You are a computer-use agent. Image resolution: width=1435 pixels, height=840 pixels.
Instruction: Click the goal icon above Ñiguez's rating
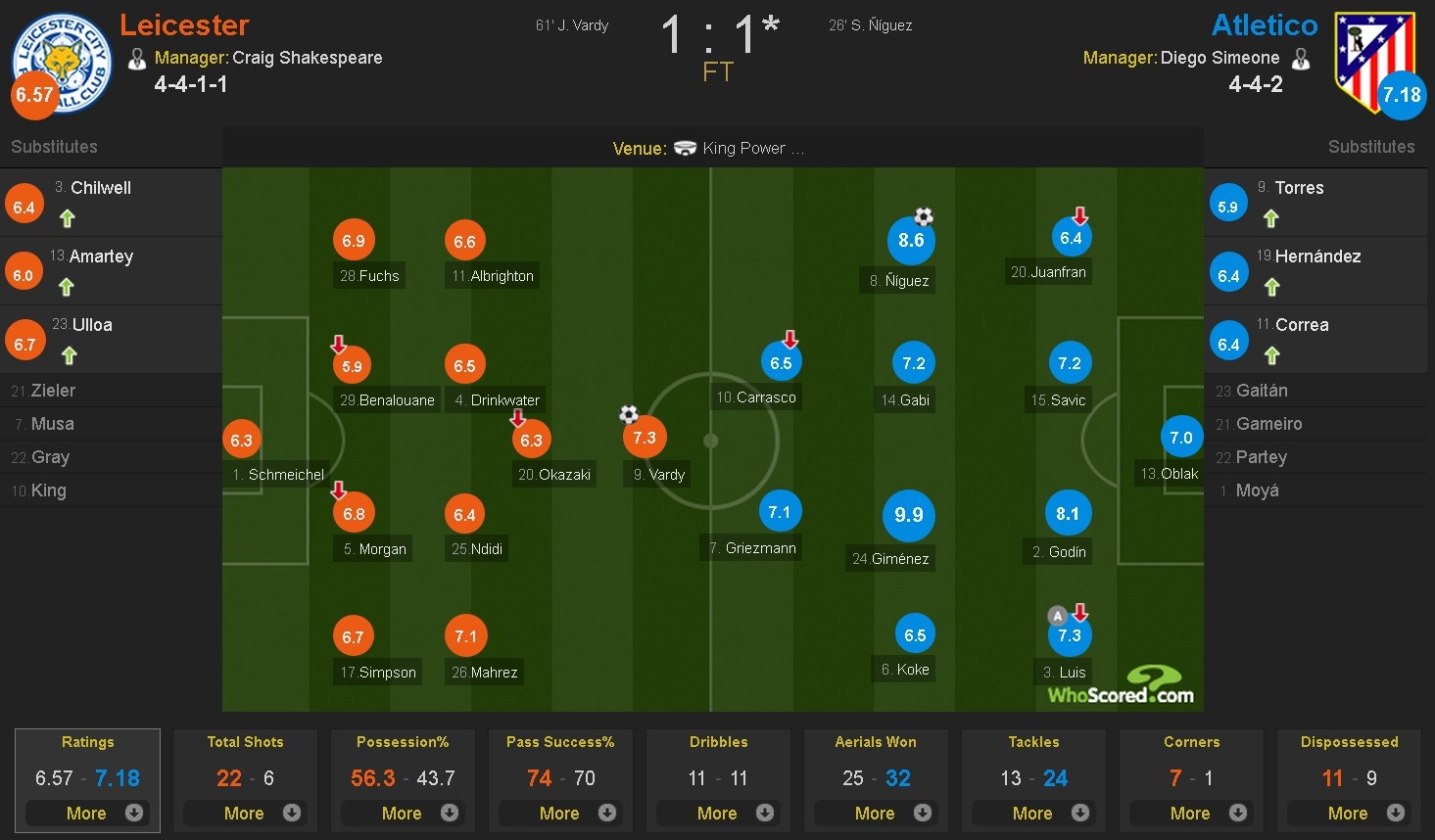924,216
